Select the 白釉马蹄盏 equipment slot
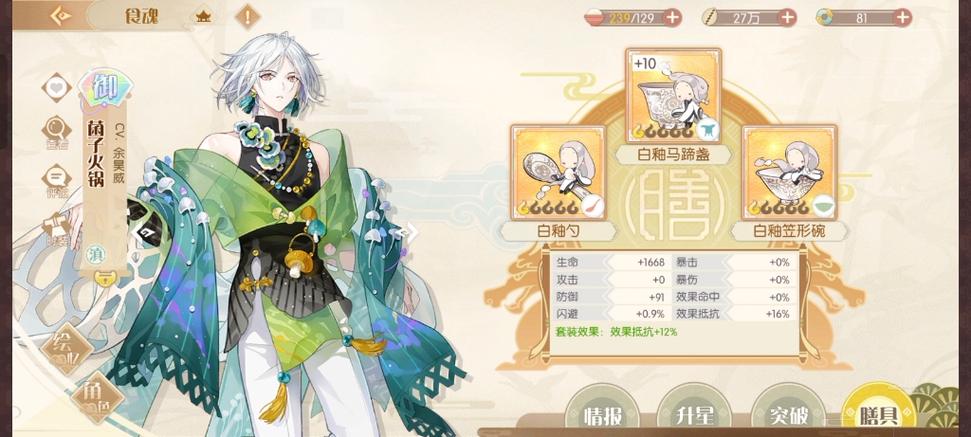The width and height of the screenshot is (971, 437). pyautogui.click(x=672, y=98)
